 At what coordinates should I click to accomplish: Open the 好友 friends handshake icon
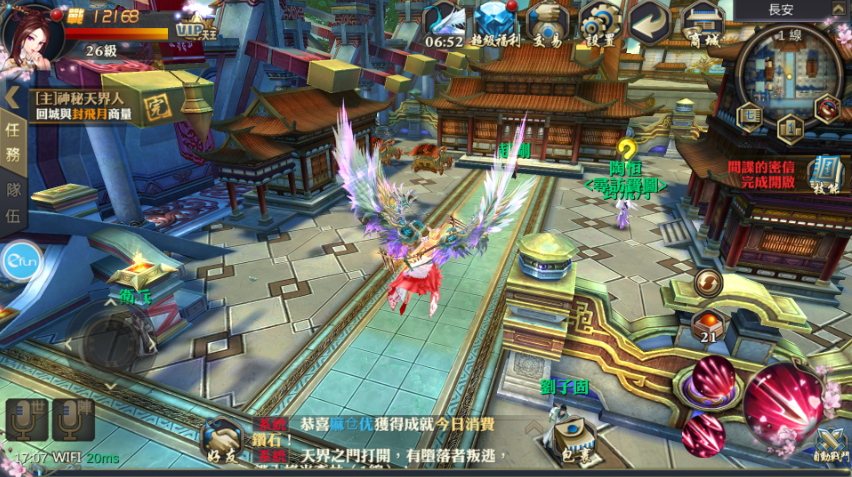[x=221, y=440]
